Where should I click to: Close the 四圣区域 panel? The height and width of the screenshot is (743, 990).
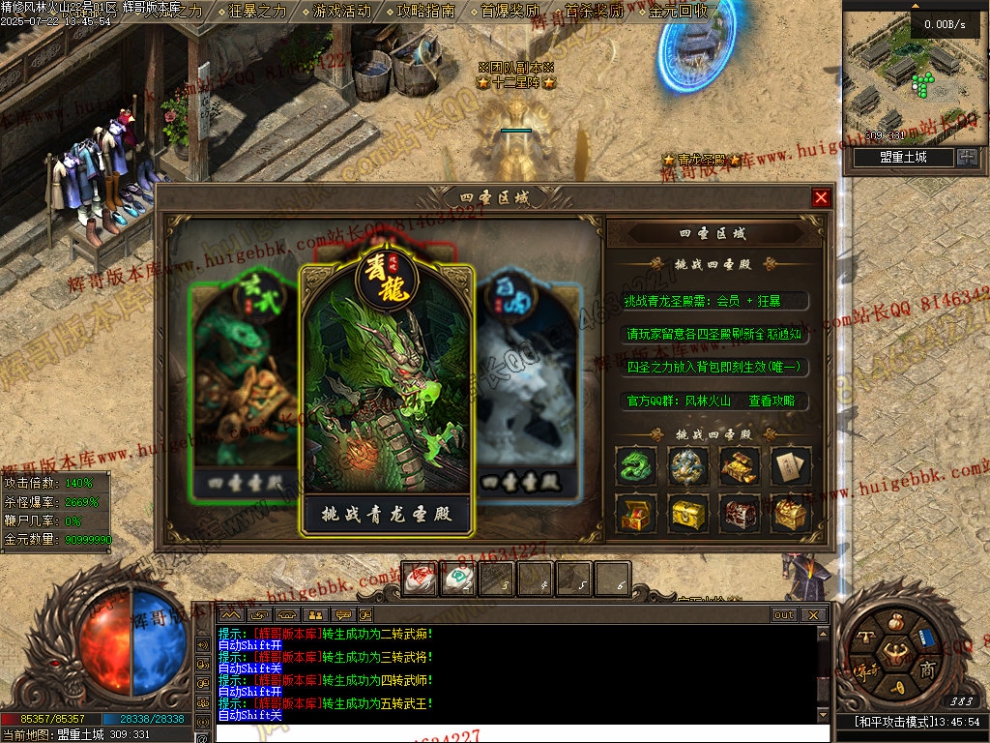[x=821, y=198]
